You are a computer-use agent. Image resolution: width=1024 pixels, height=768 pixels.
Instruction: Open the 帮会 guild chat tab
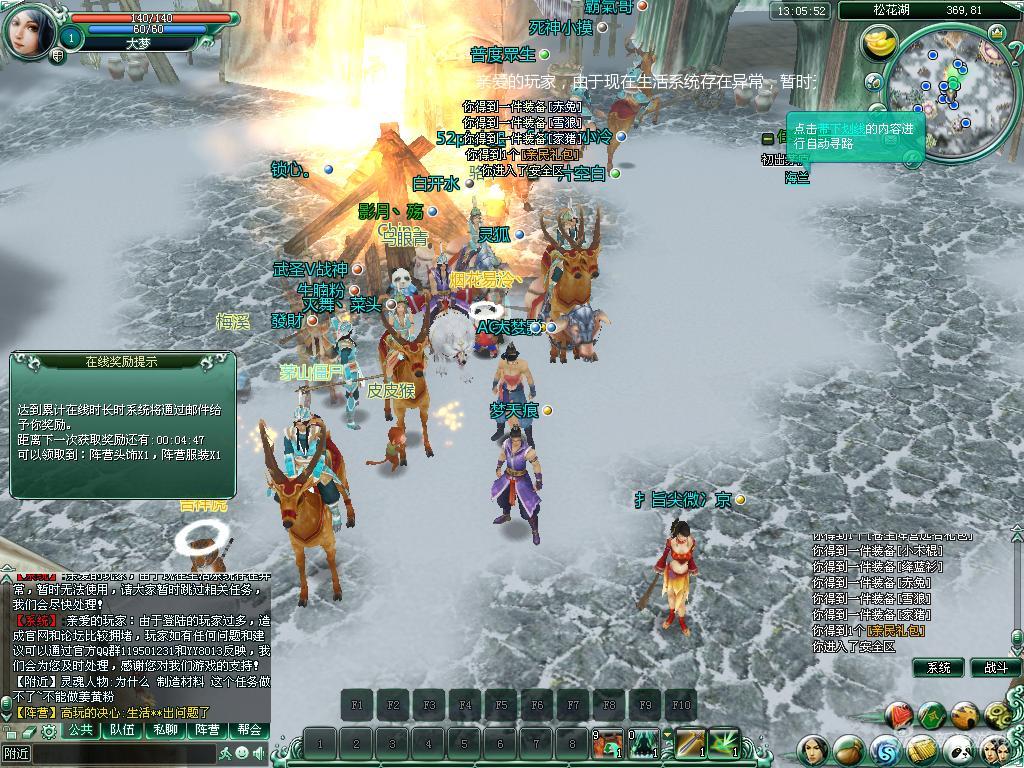(x=249, y=730)
